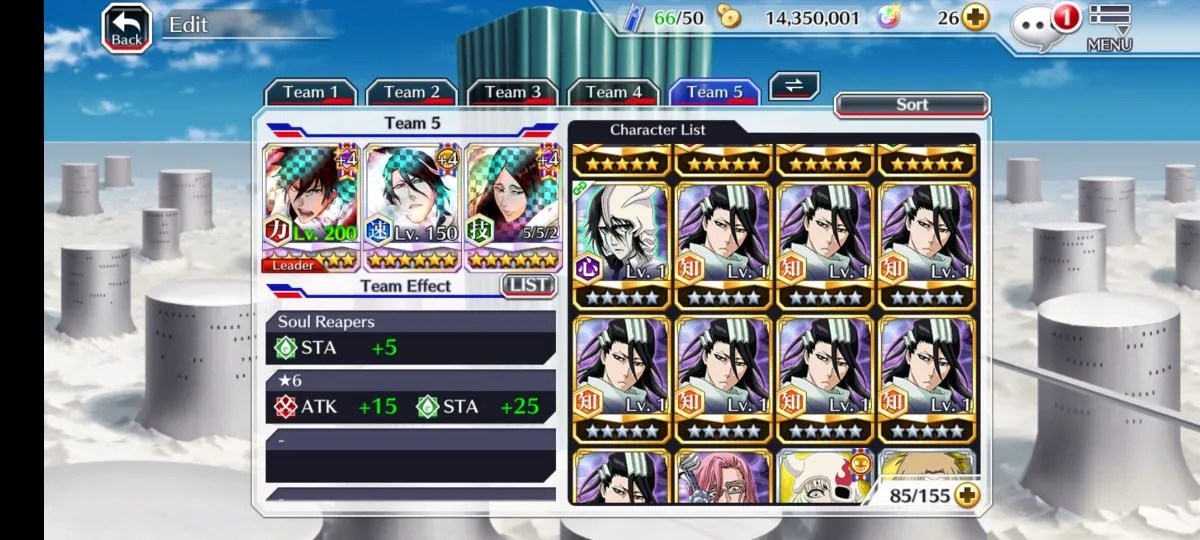Select the Team 3 tab
Viewport: 1200px width, 540px height.
click(x=512, y=92)
